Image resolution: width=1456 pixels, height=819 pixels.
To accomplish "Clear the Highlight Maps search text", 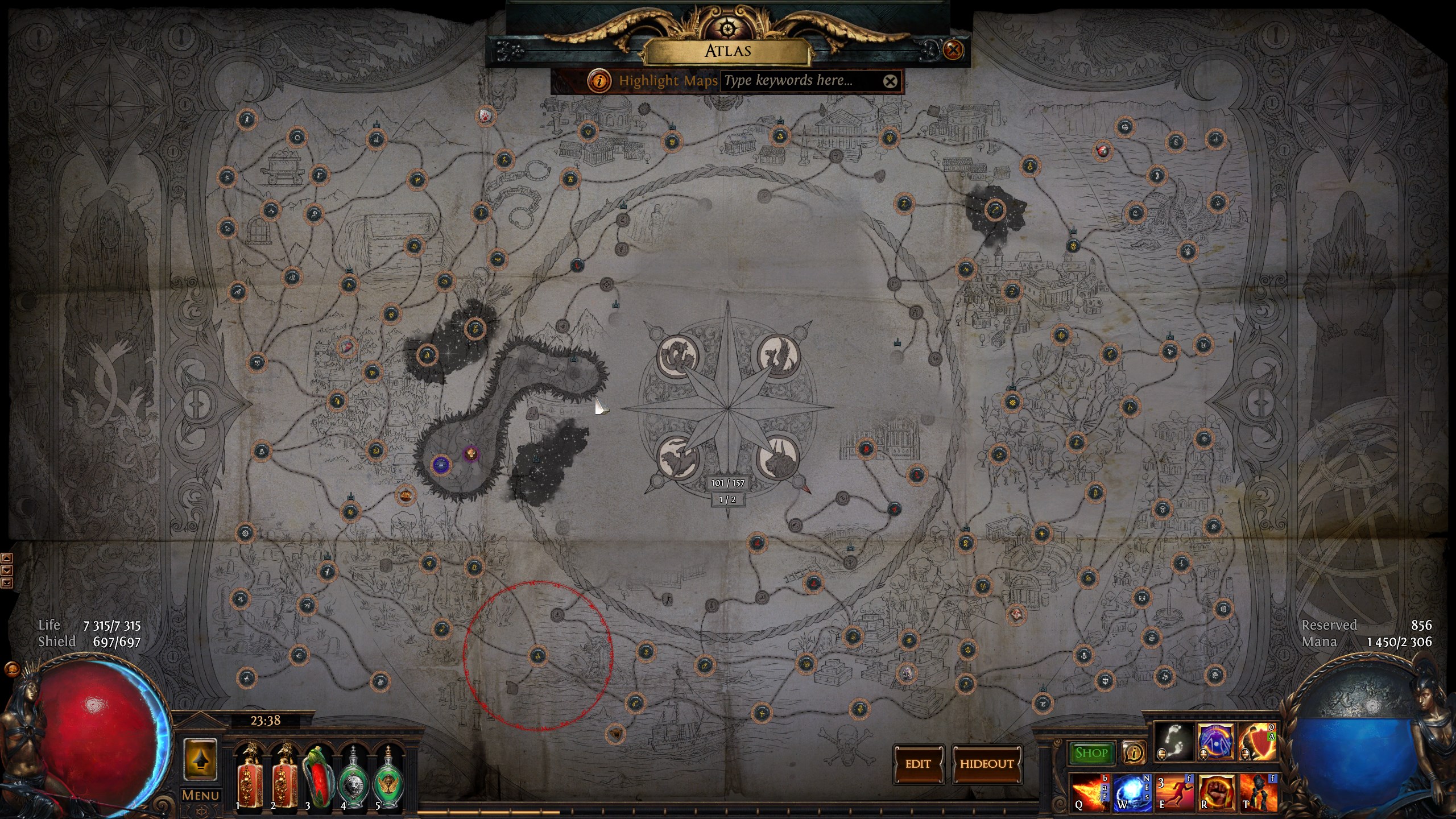I will pyautogui.click(x=890, y=81).
